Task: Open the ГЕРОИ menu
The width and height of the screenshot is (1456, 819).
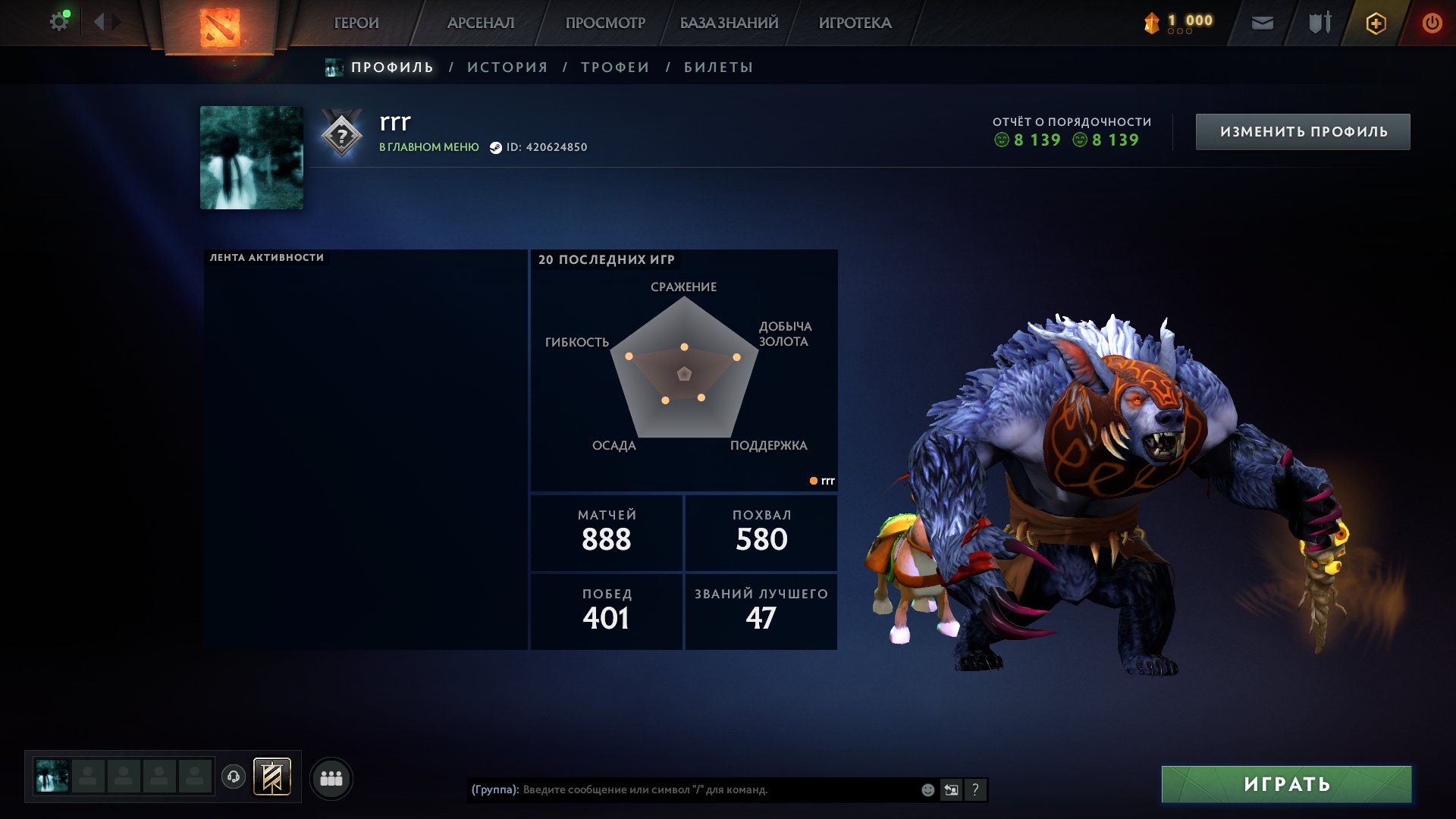Action: 356,23
